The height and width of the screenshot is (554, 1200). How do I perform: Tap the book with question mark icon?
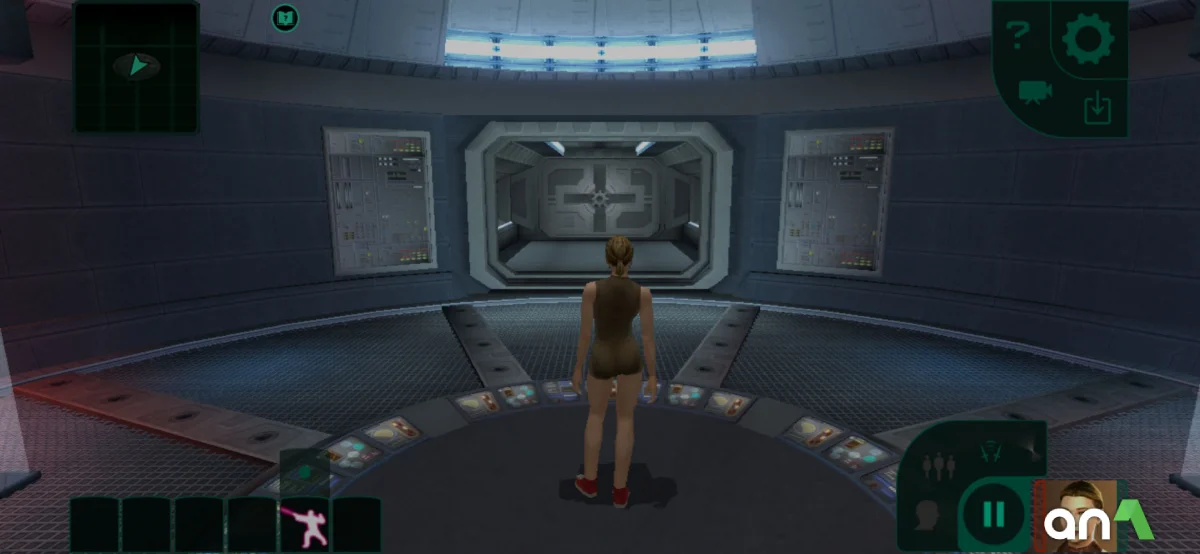(x=286, y=17)
